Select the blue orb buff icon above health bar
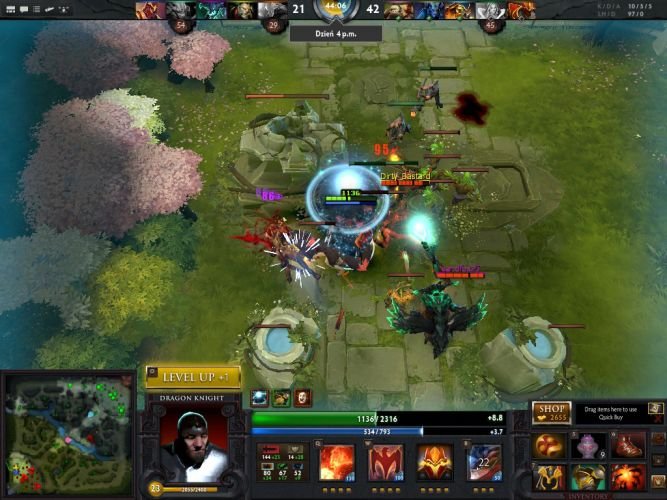This screenshot has height=500, width=667. (259, 397)
